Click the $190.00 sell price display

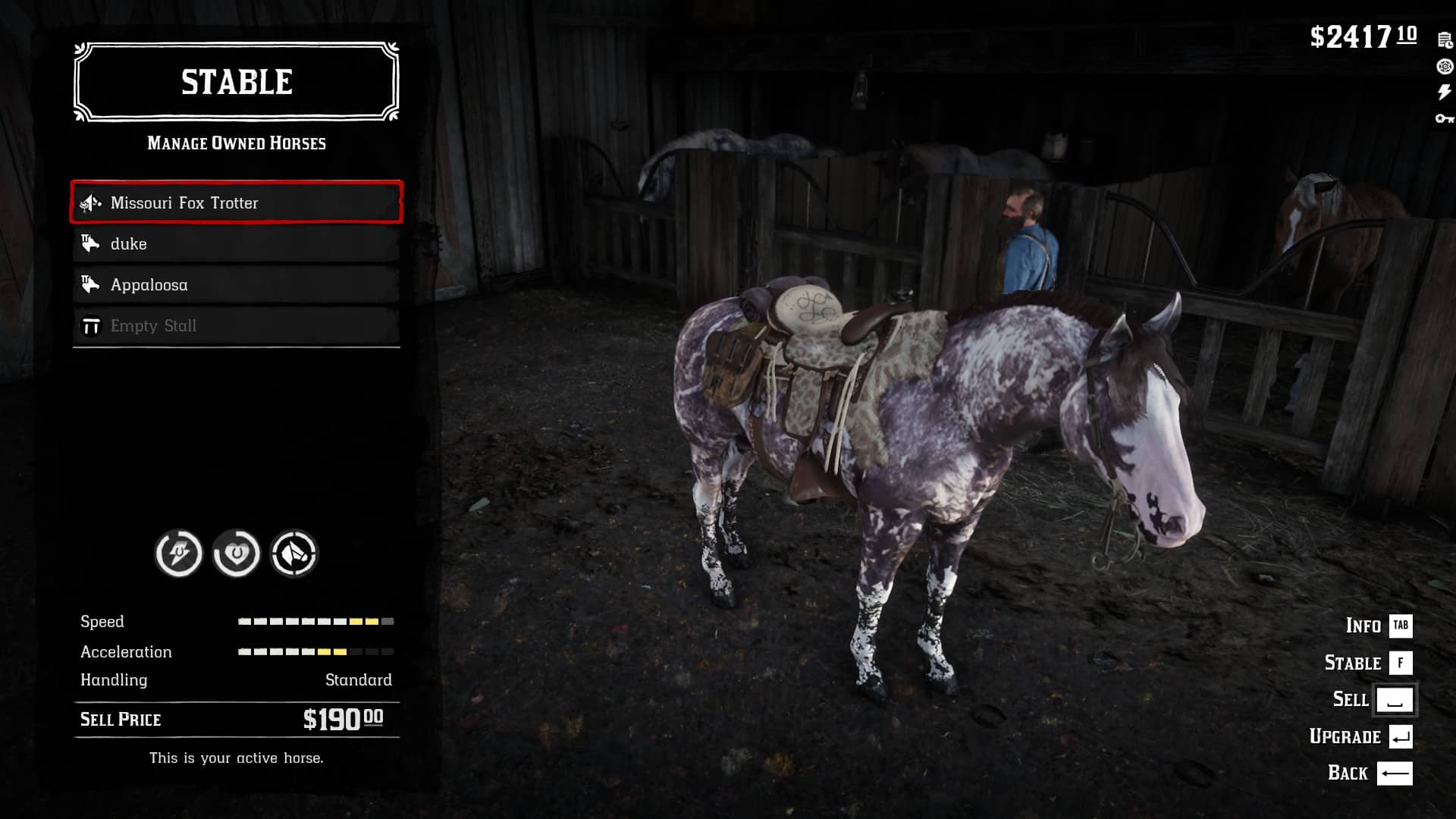pyautogui.click(x=343, y=718)
